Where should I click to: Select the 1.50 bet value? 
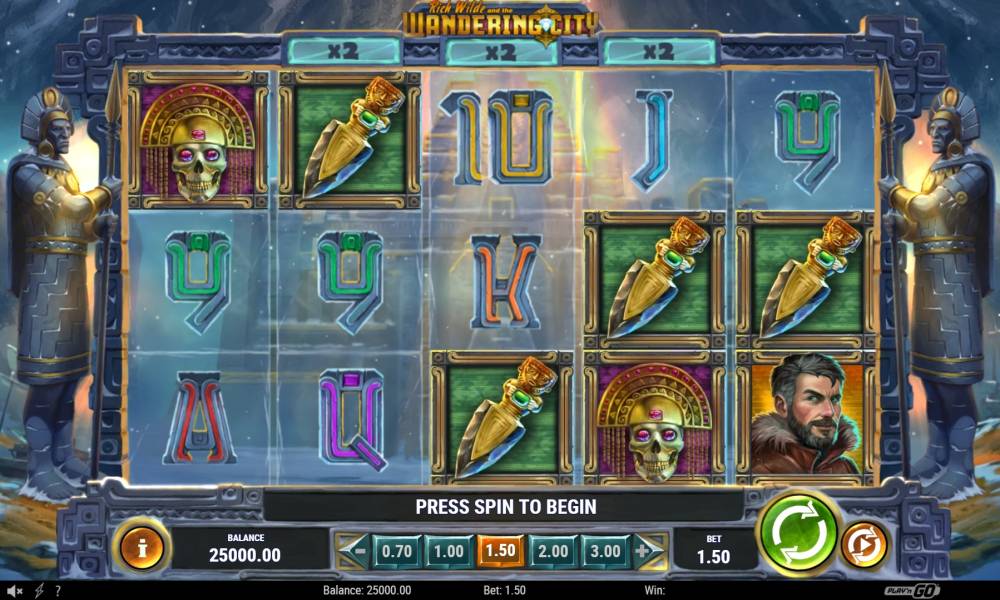[x=500, y=551]
